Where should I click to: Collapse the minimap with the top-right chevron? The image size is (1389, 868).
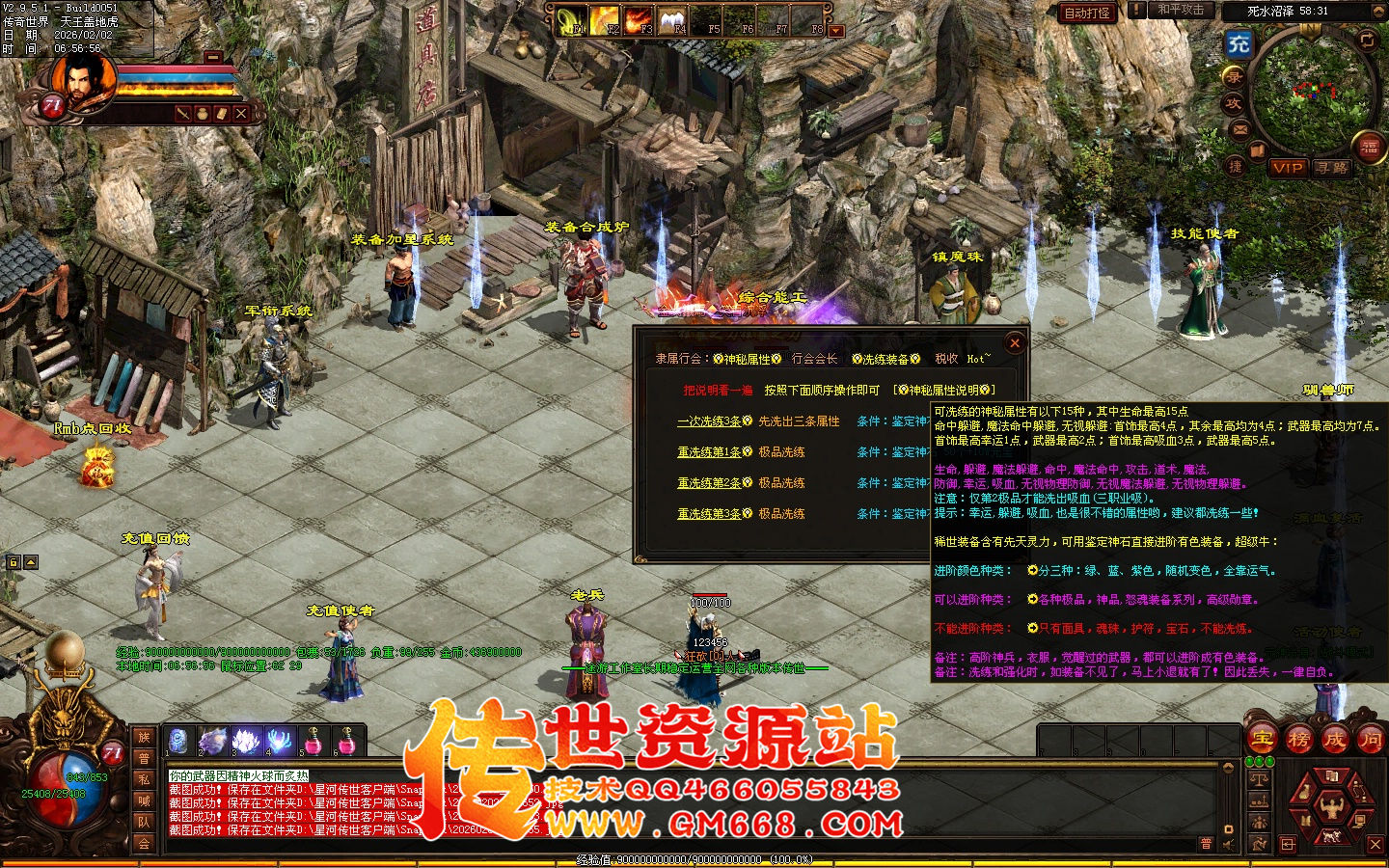coord(1379,10)
